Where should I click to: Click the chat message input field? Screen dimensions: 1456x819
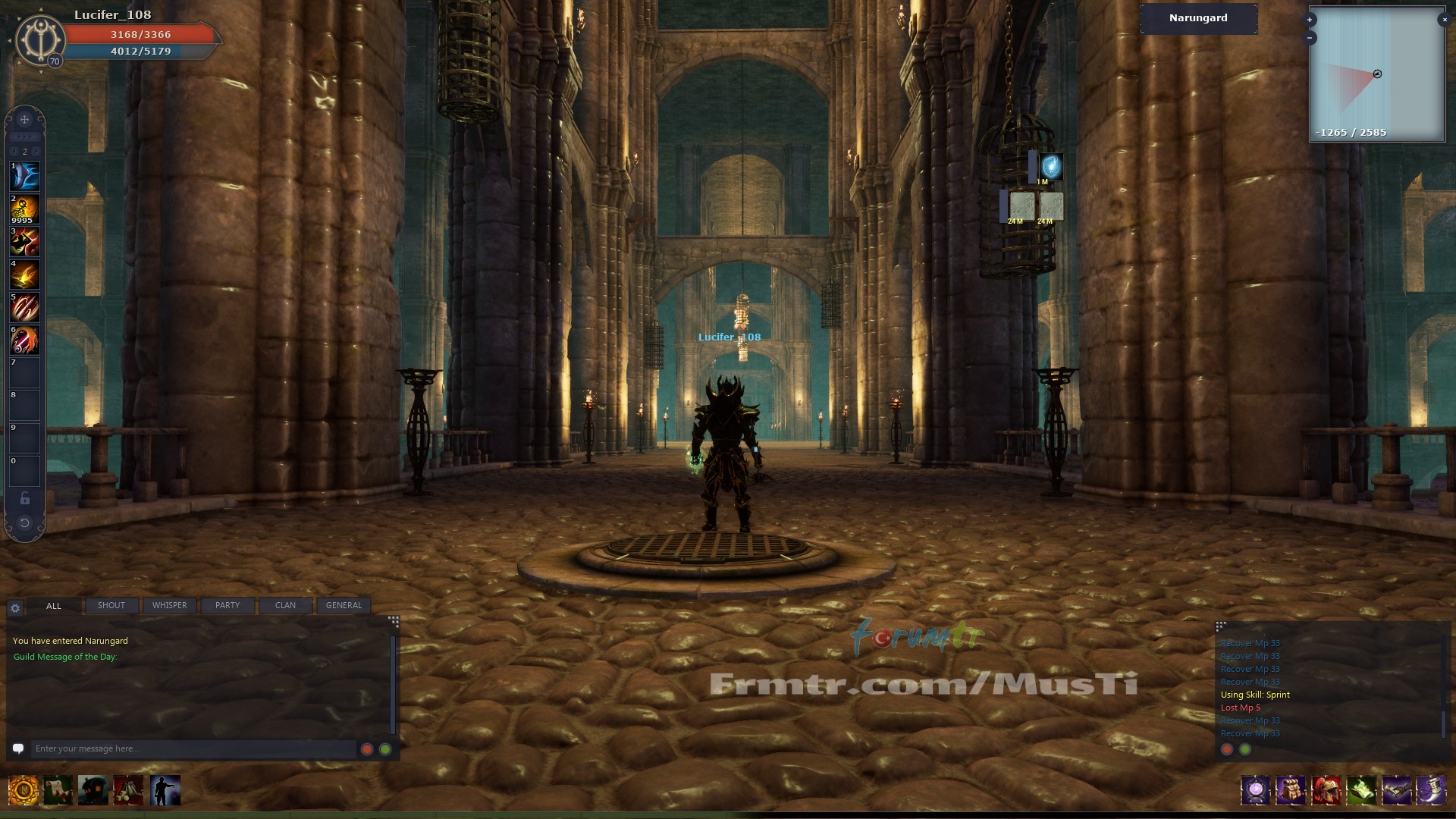193,748
